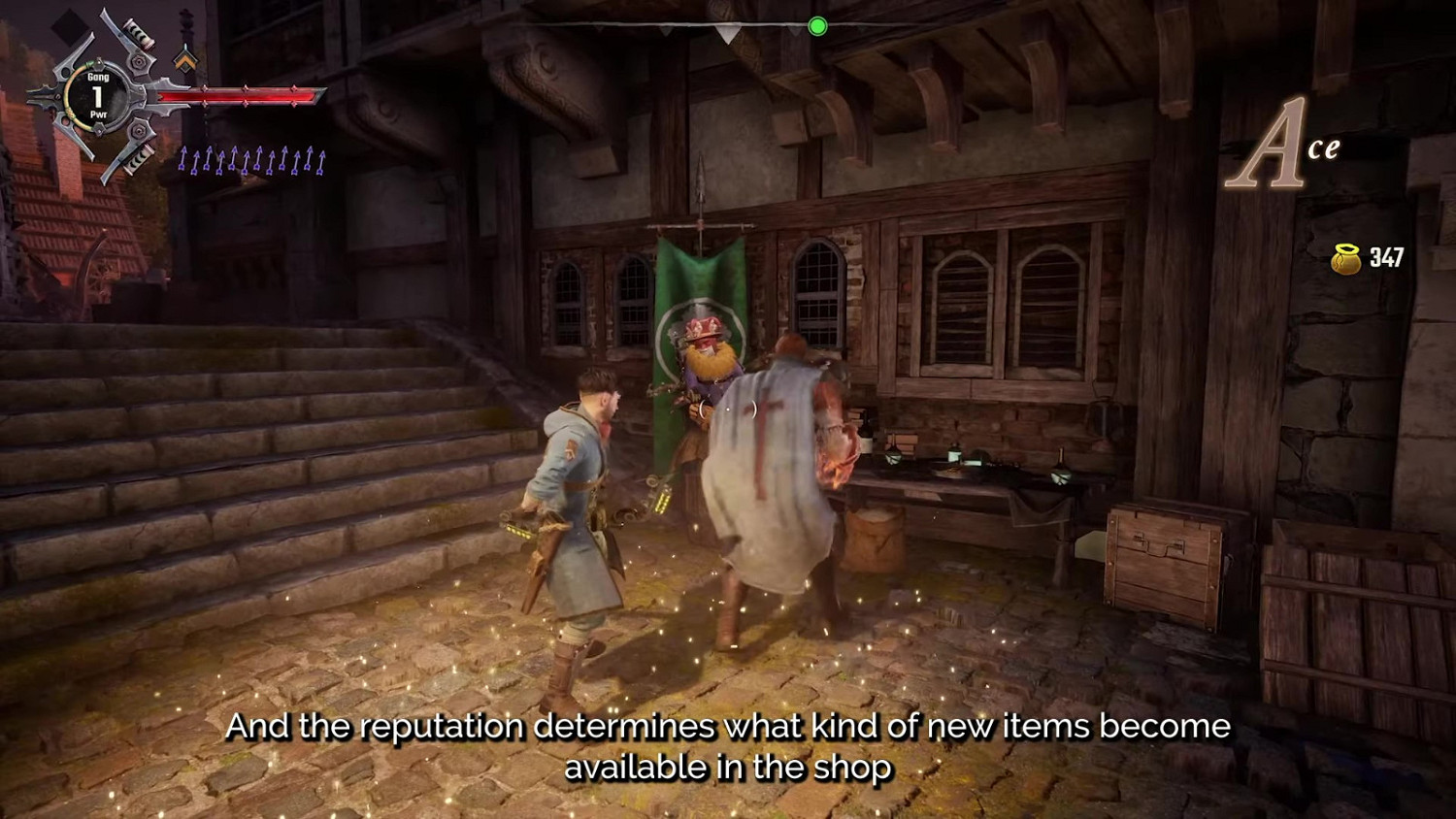Select the first purple arrow ammo icon

(182, 155)
